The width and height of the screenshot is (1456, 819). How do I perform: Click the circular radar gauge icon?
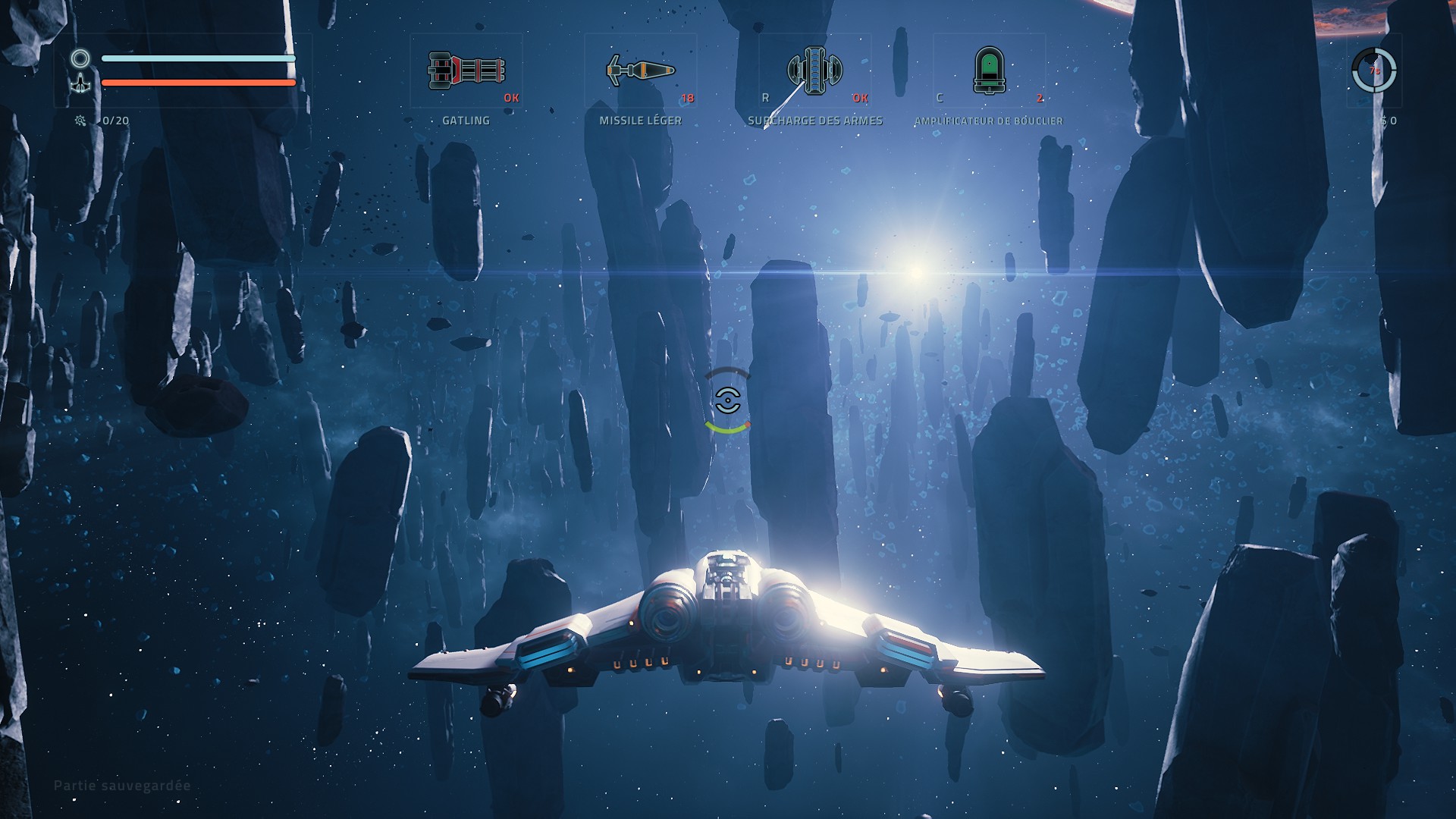click(x=1373, y=71)
